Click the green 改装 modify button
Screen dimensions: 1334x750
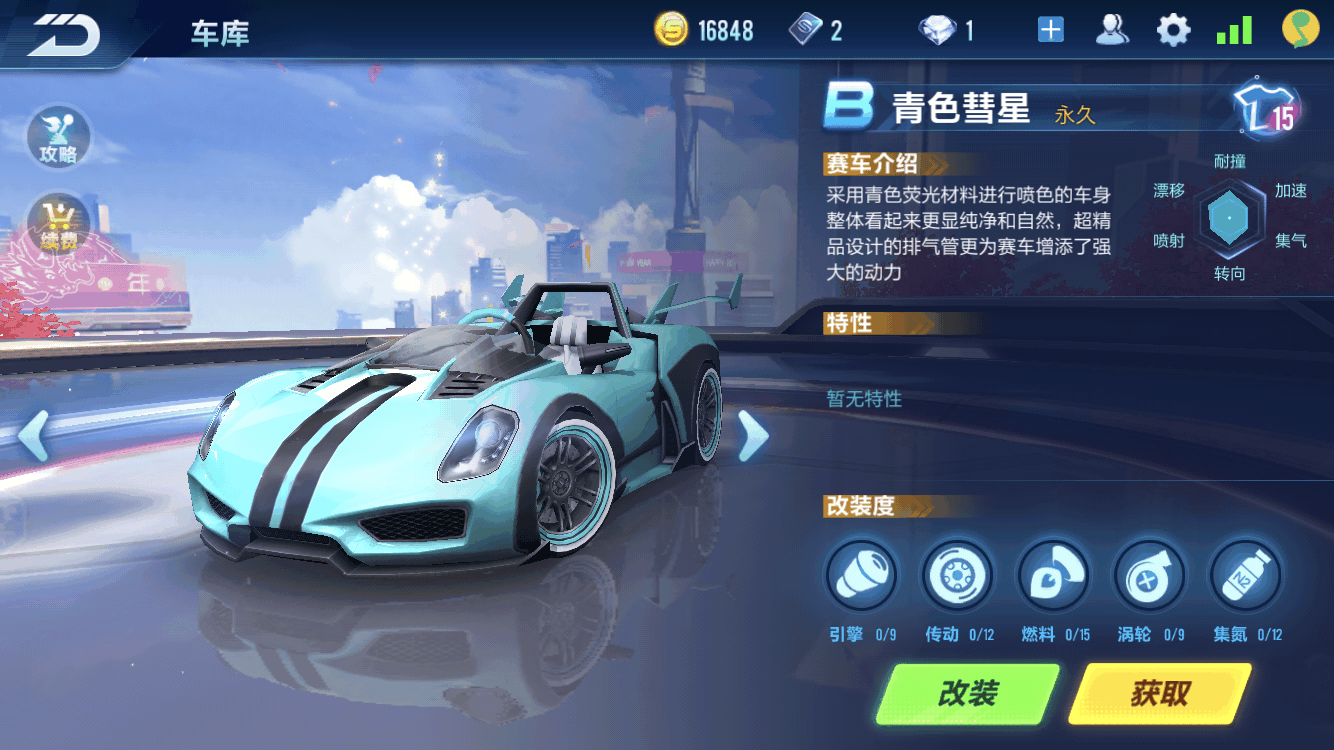(967, 693)
